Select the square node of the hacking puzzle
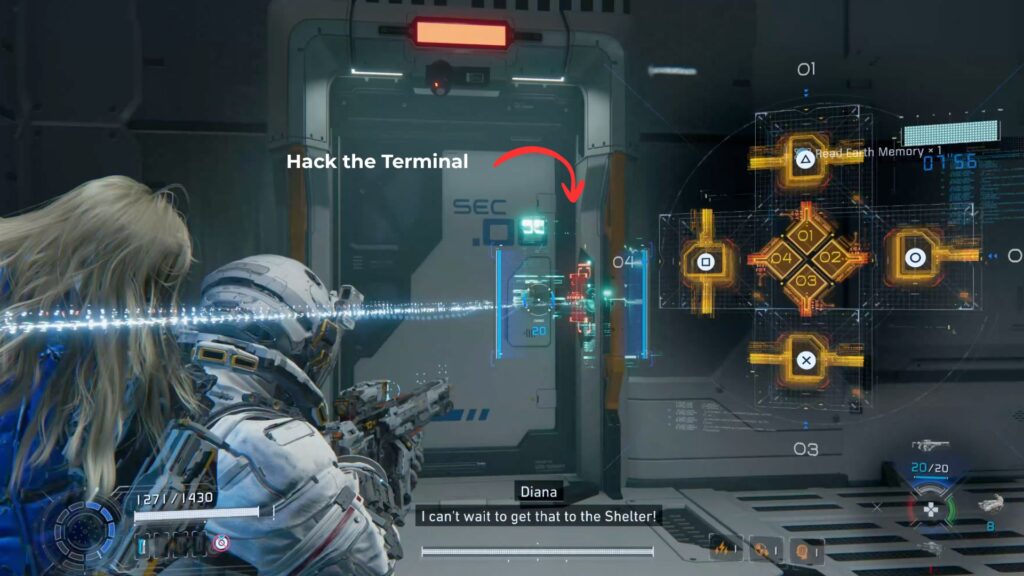This screenshot has width=1024, height=576. (705, 263)
